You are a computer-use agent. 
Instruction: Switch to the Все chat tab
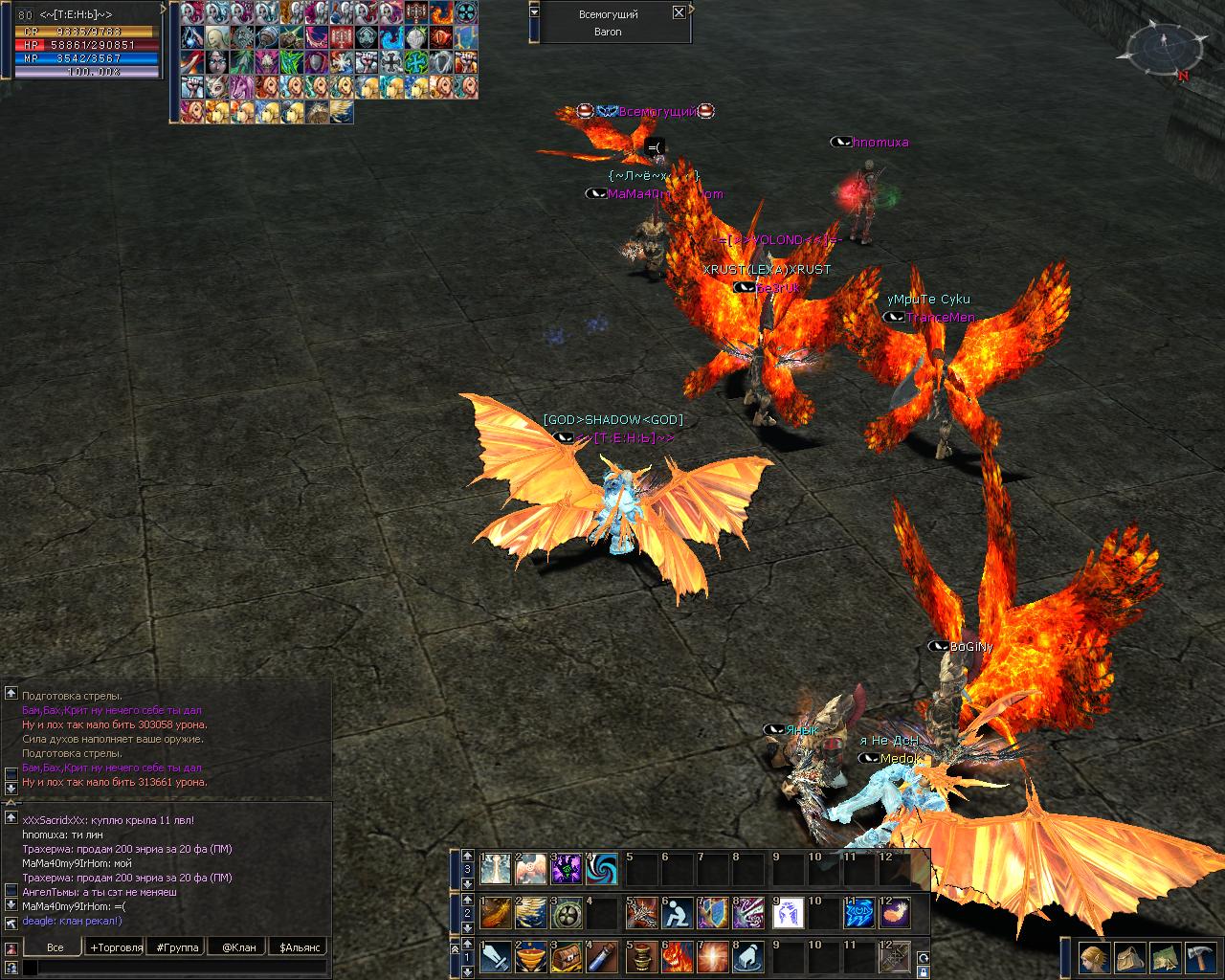pos(56,947)
